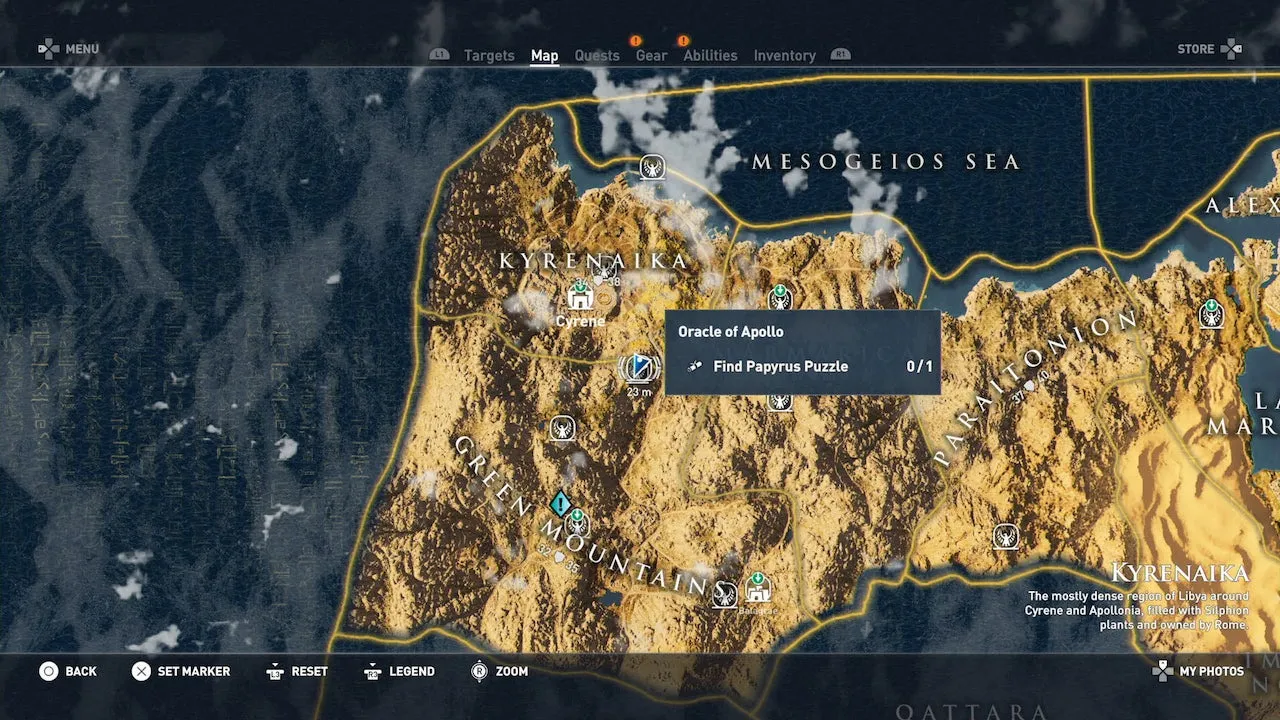The width and height of the screenshot is (1280, 720).
Task: Click the Balagrae city marker
Action: point(758,590)
